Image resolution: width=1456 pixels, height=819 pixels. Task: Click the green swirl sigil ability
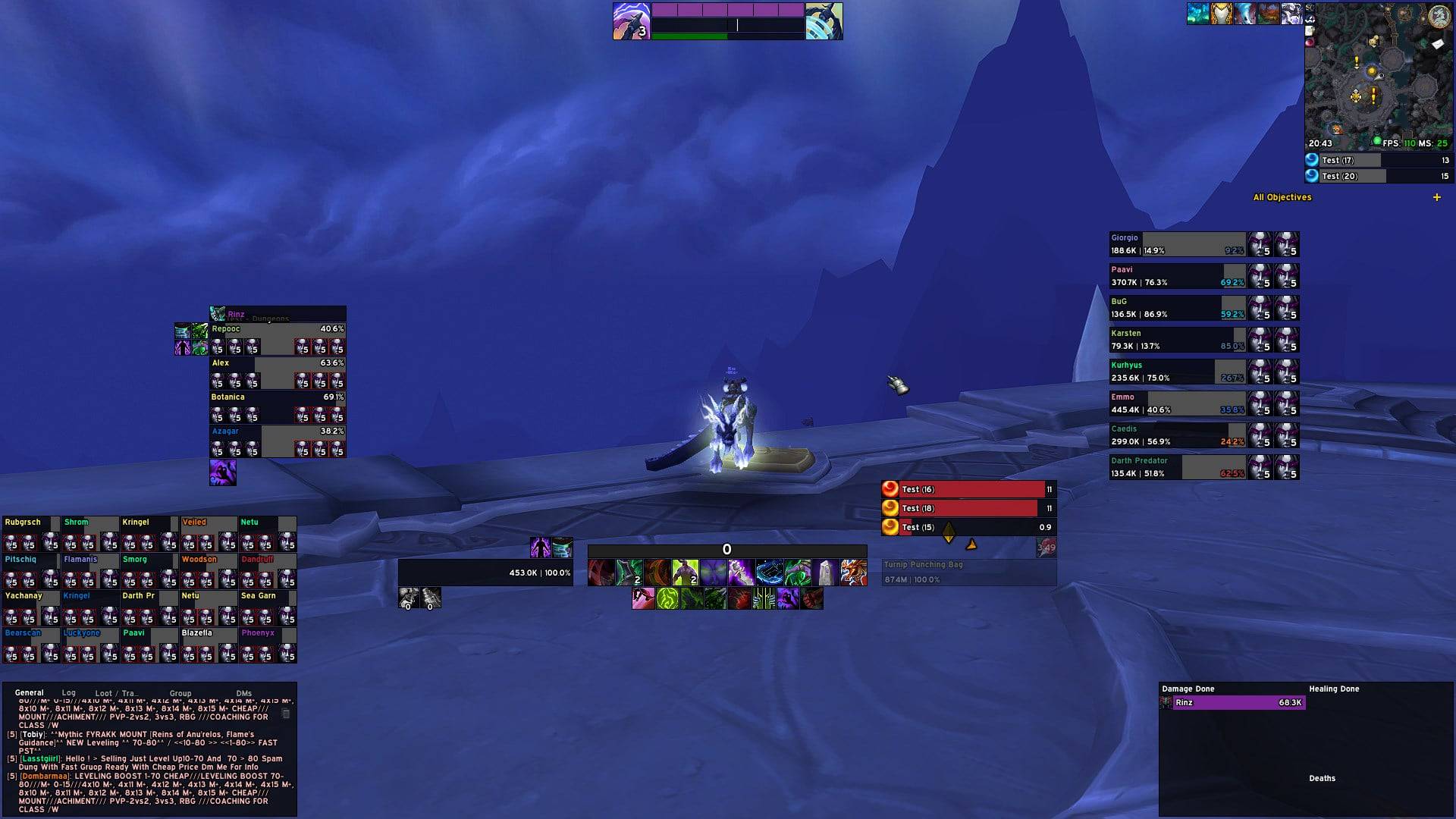click(x=667, y=599)
